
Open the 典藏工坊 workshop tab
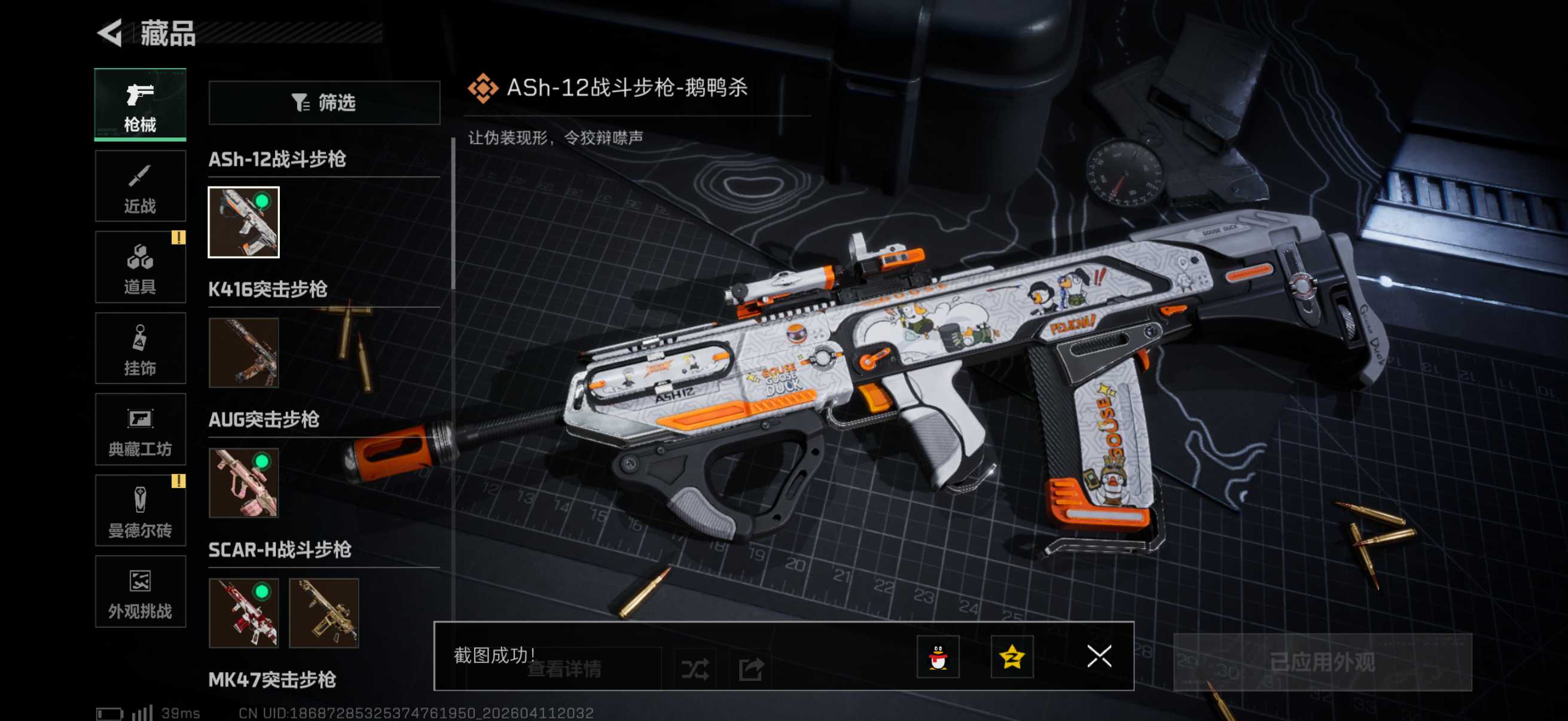[140, 430]
